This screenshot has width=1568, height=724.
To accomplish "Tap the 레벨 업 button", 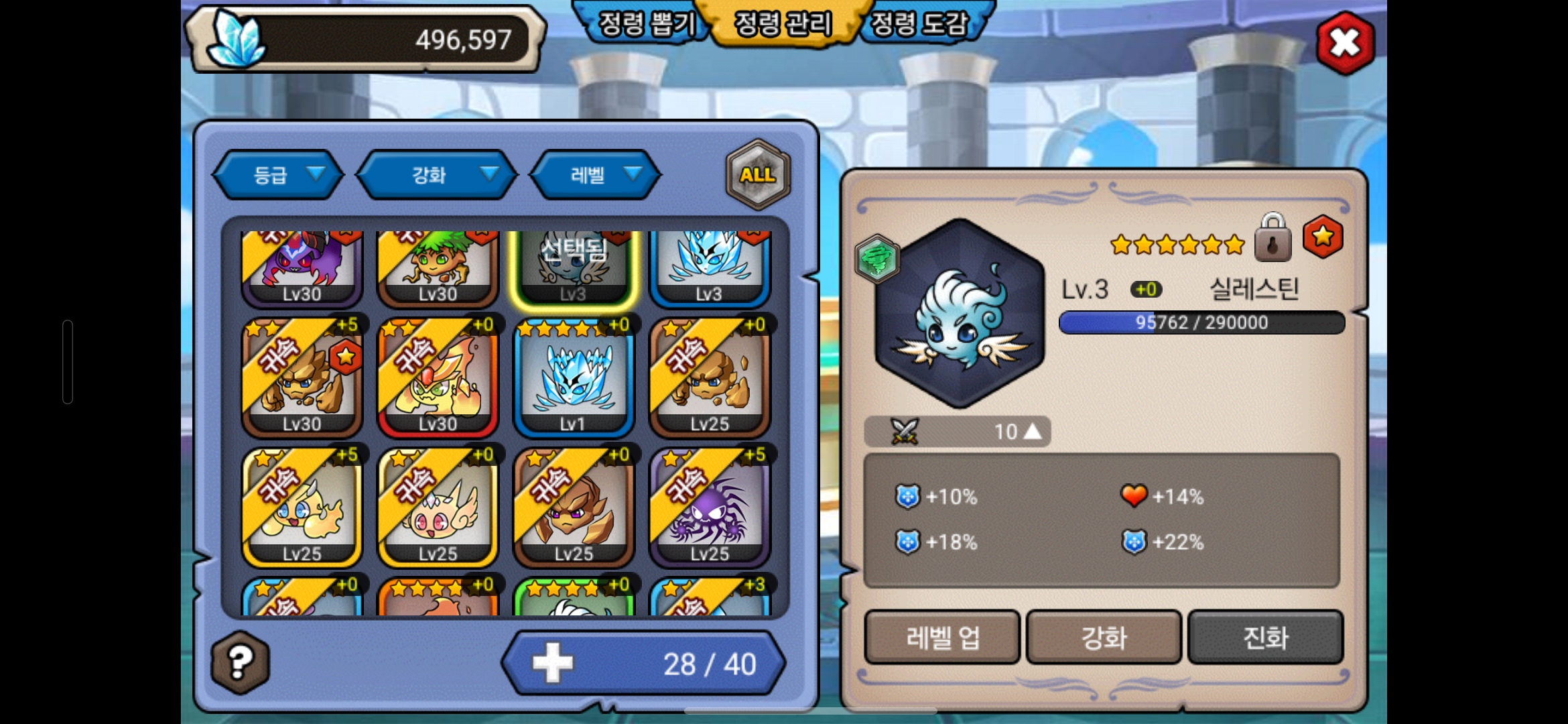I will [x=942, y=637].
